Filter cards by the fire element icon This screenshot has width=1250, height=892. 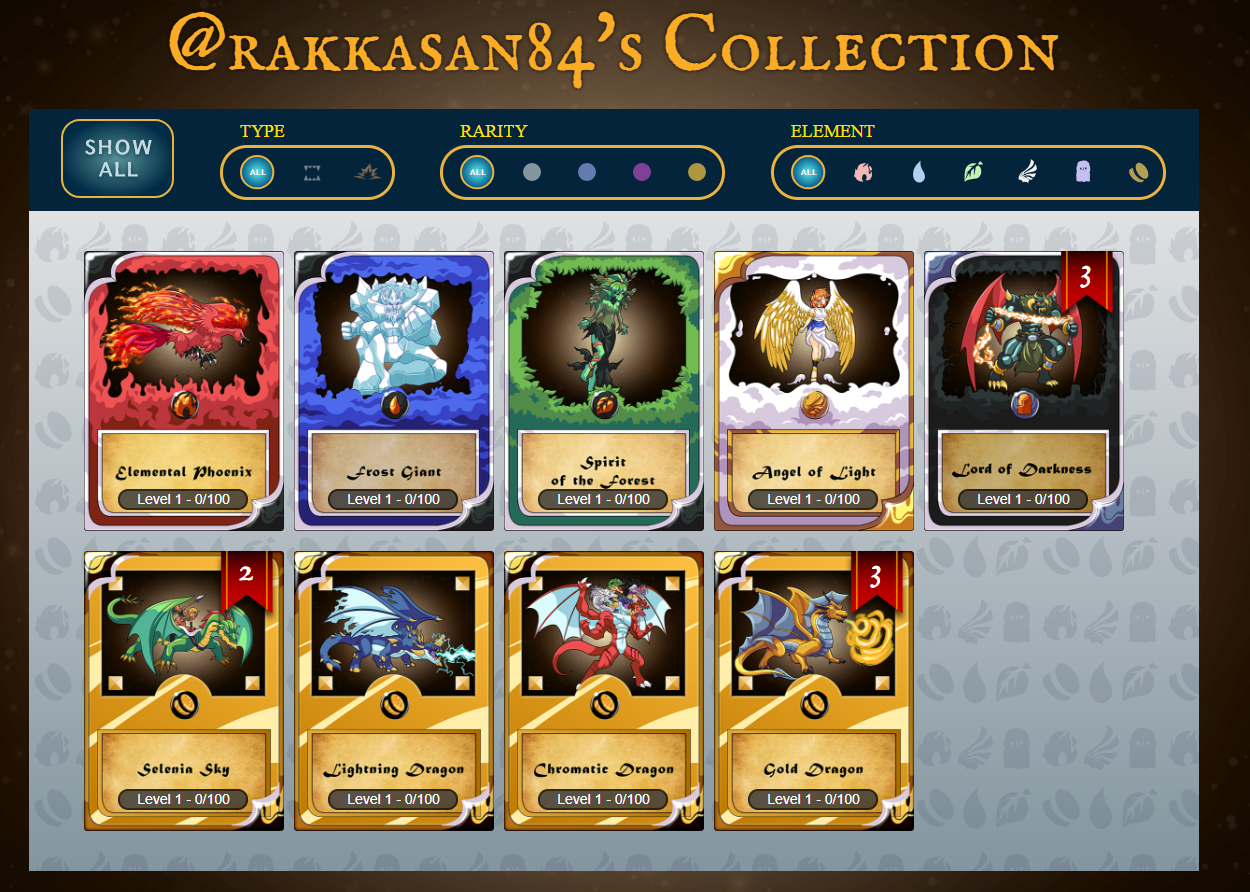(x=864, y=173)
